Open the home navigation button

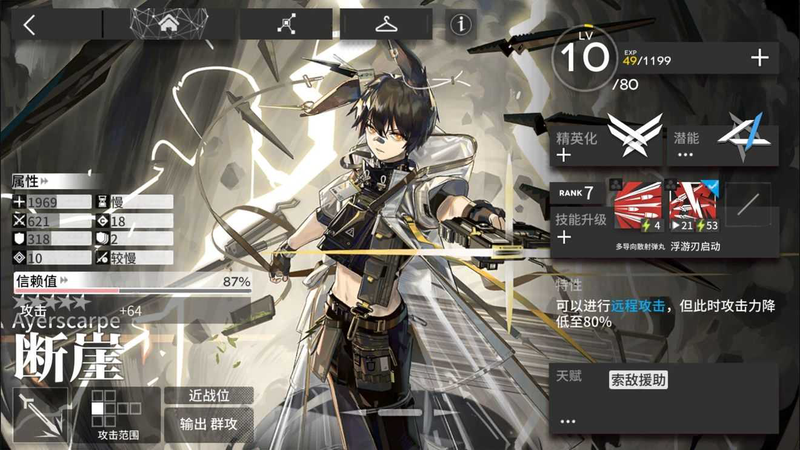pyautogui.click(x=169, y=24)
